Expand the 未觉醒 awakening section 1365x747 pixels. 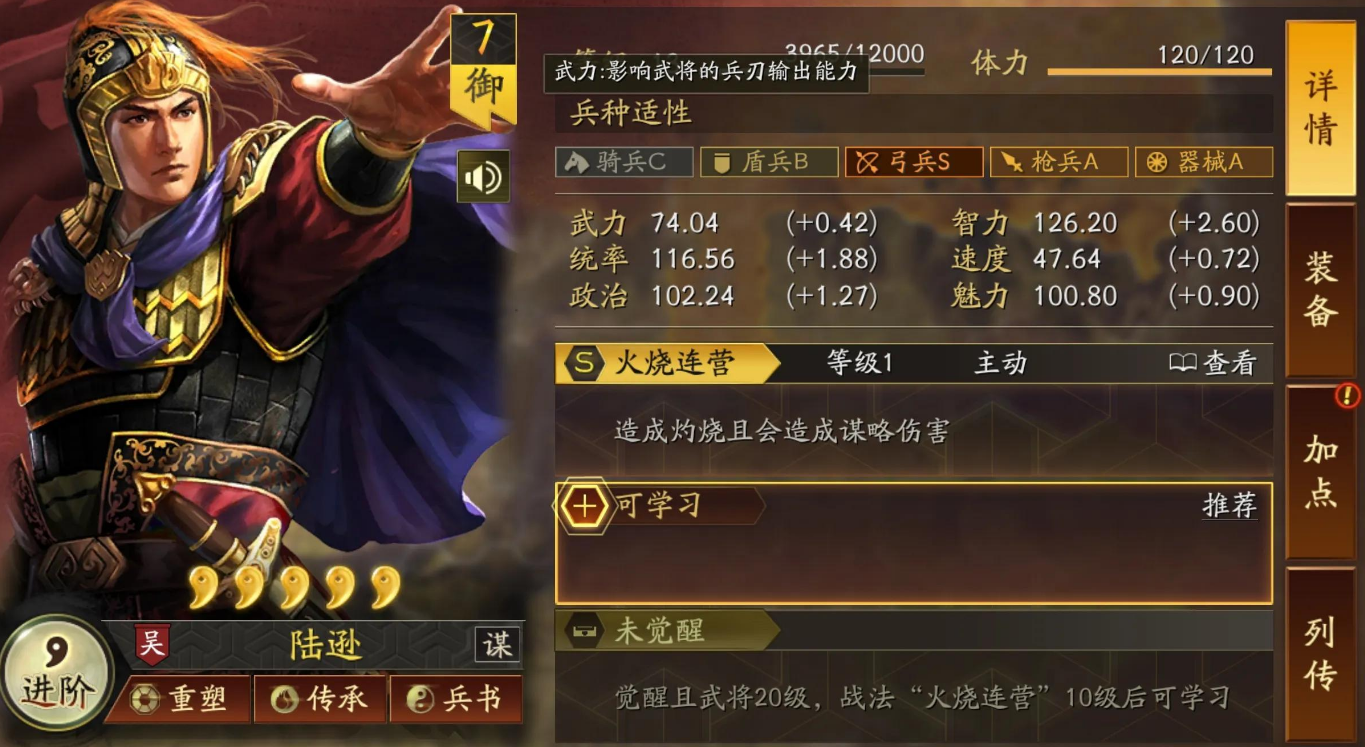(660, 631)
